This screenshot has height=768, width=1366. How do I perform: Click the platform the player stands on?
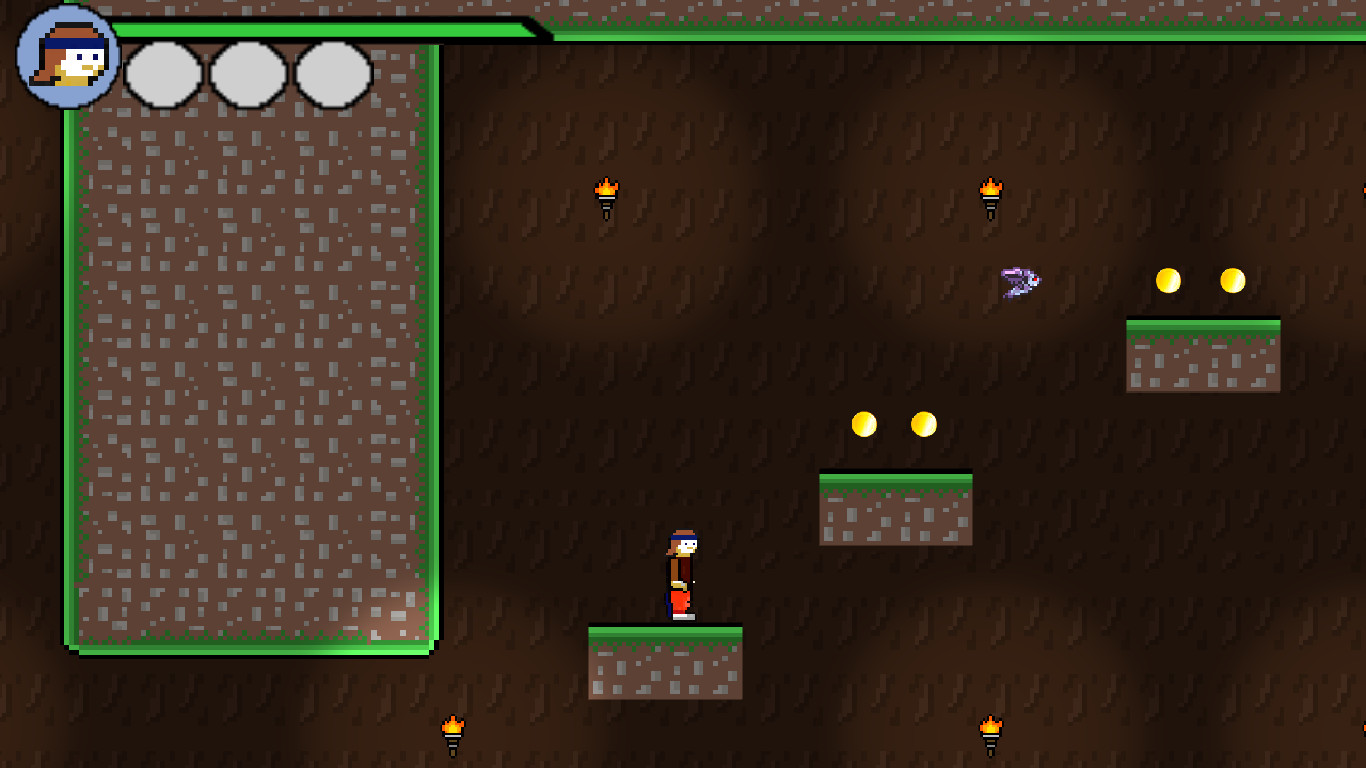point(665,660)
